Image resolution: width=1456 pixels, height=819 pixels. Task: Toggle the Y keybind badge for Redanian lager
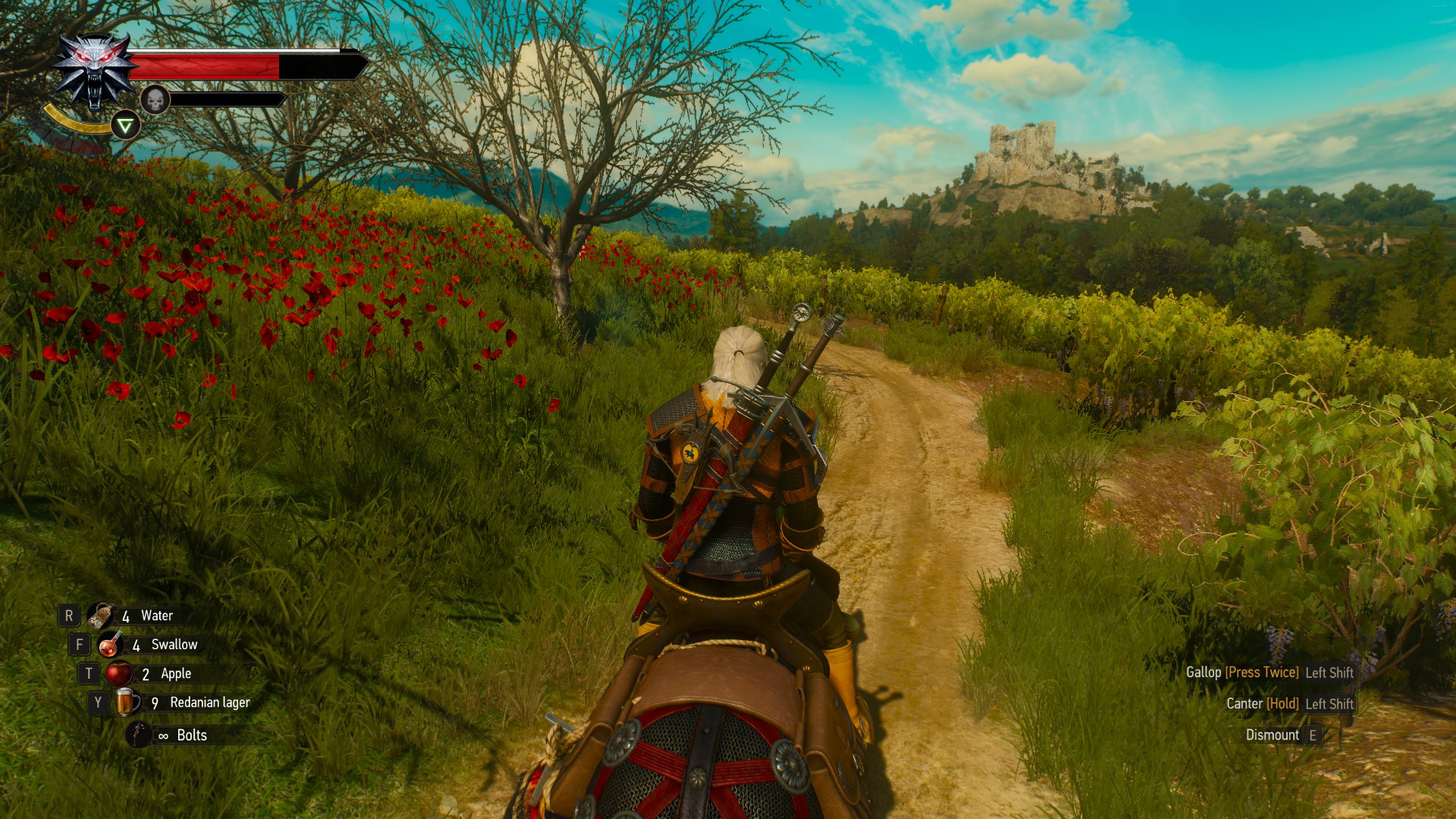click(98, 701)
